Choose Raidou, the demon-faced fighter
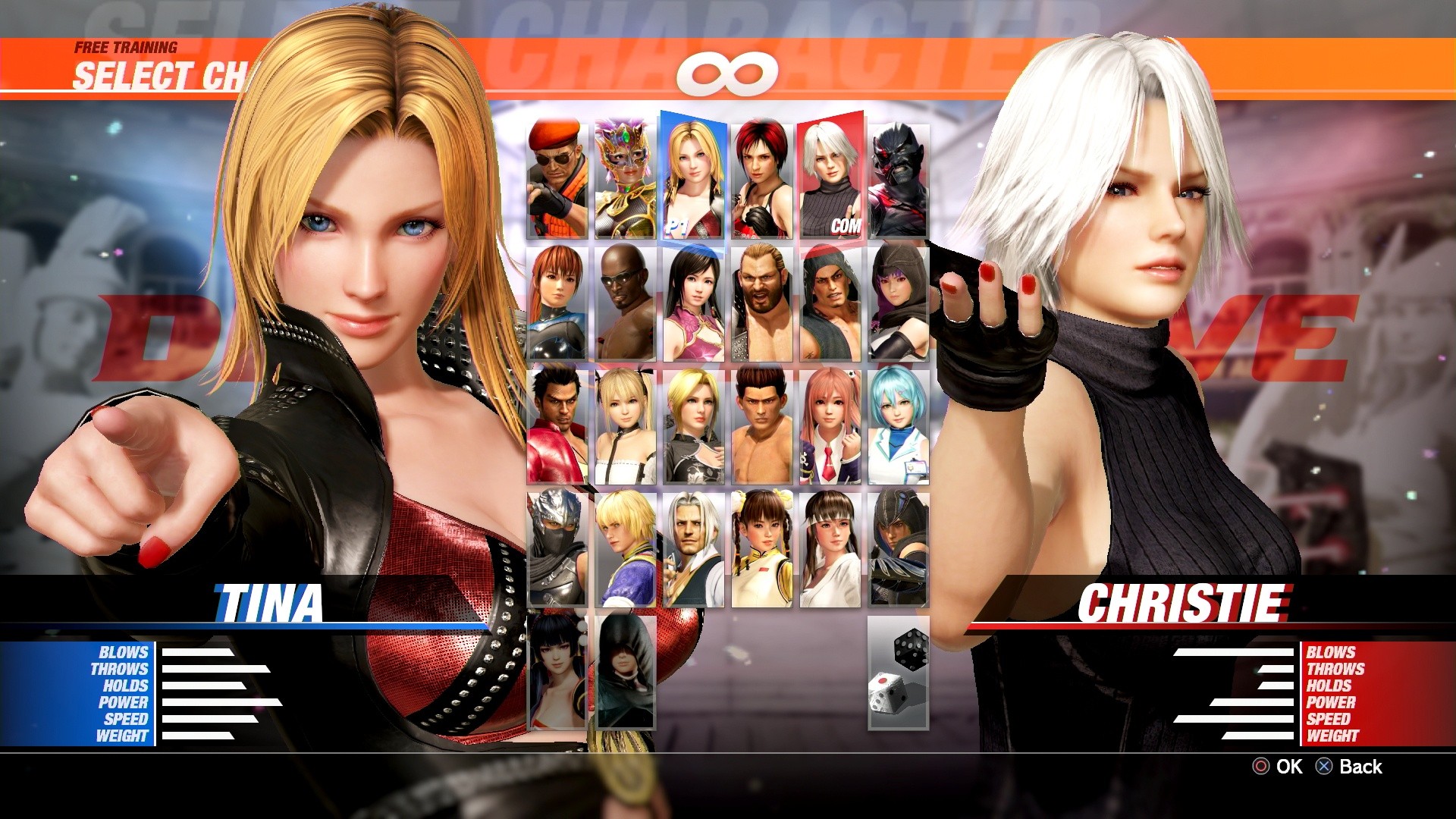The image size is (1456, 819). (x=899, y=174)
